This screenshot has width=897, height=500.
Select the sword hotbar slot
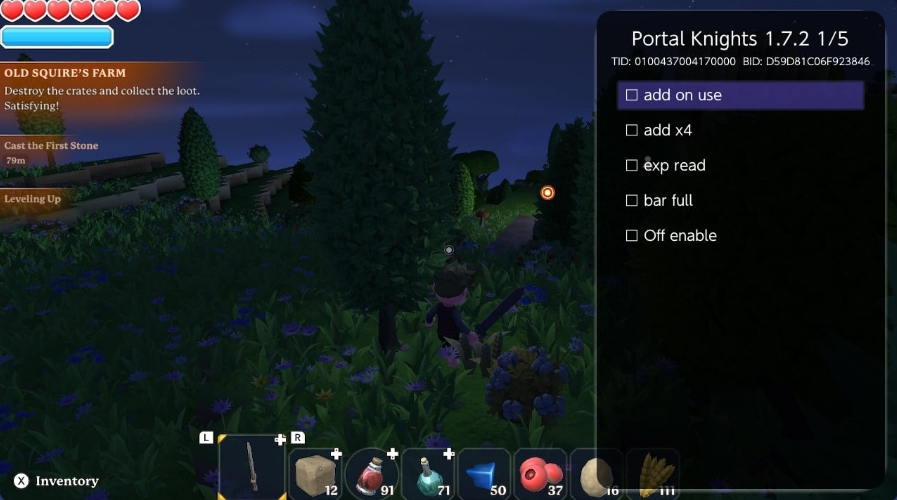click(252, 468)
